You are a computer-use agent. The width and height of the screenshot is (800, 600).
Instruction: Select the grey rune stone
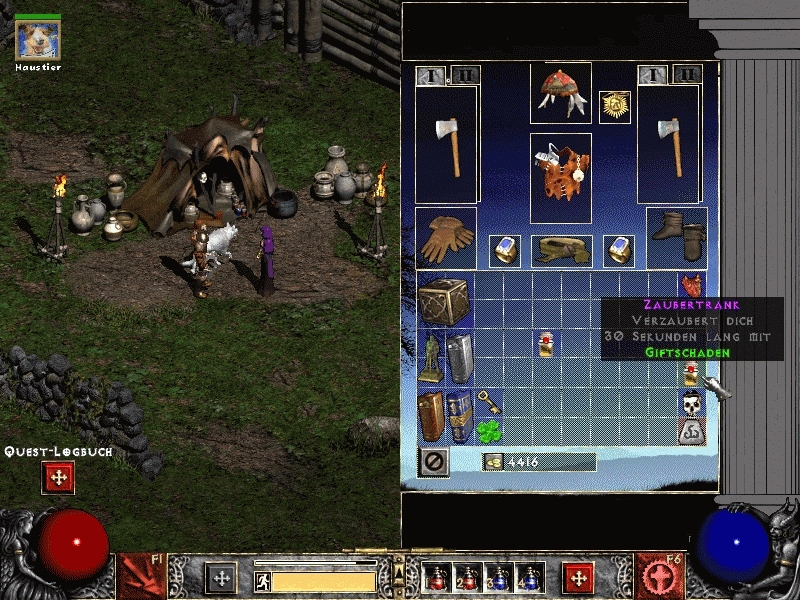tap(690, 432)
